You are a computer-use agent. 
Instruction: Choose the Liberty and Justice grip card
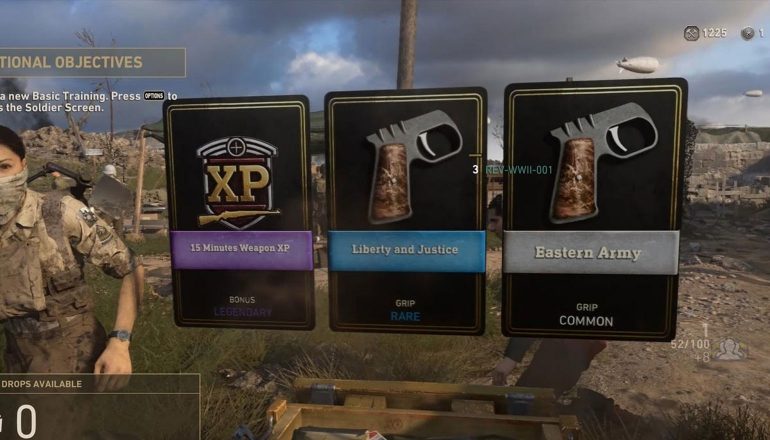pyautogui.click(x=405, y=212)
